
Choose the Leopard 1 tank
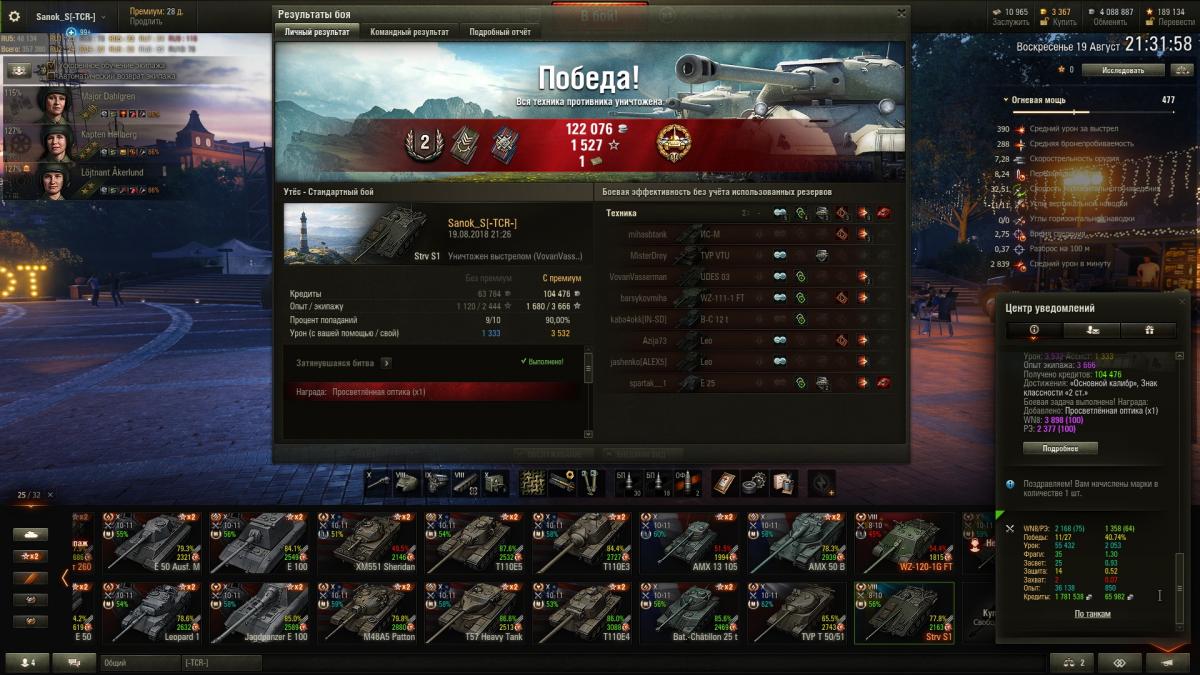click(152, 613)
